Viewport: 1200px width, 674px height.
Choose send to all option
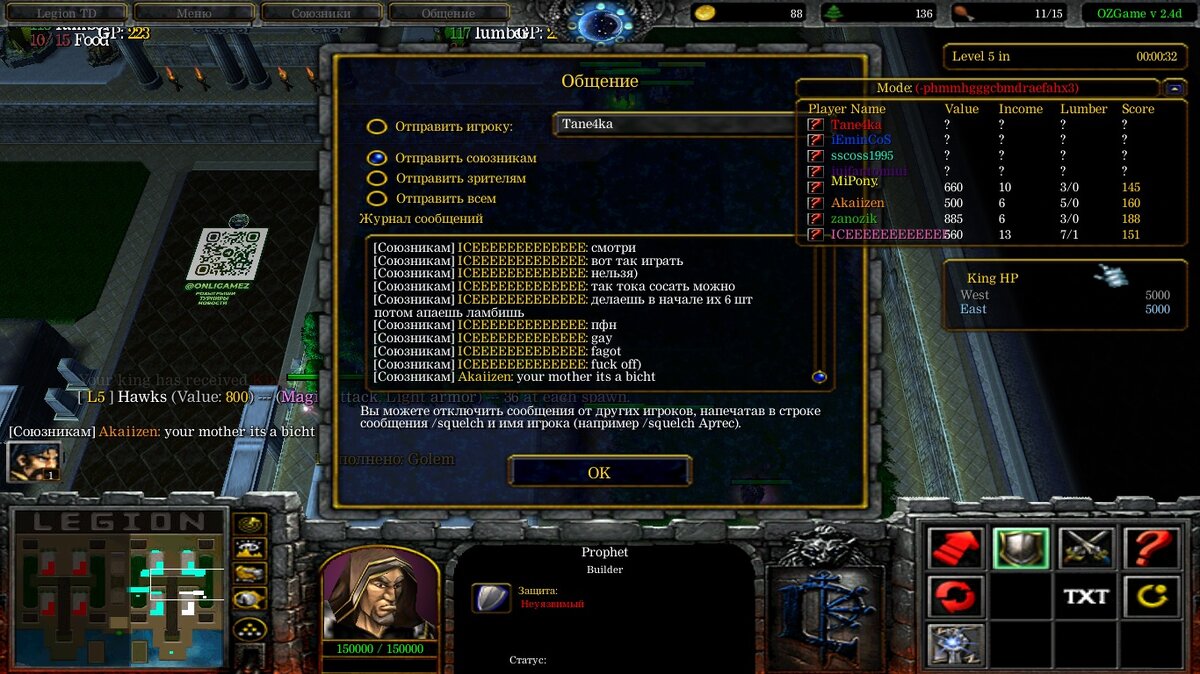377,198
